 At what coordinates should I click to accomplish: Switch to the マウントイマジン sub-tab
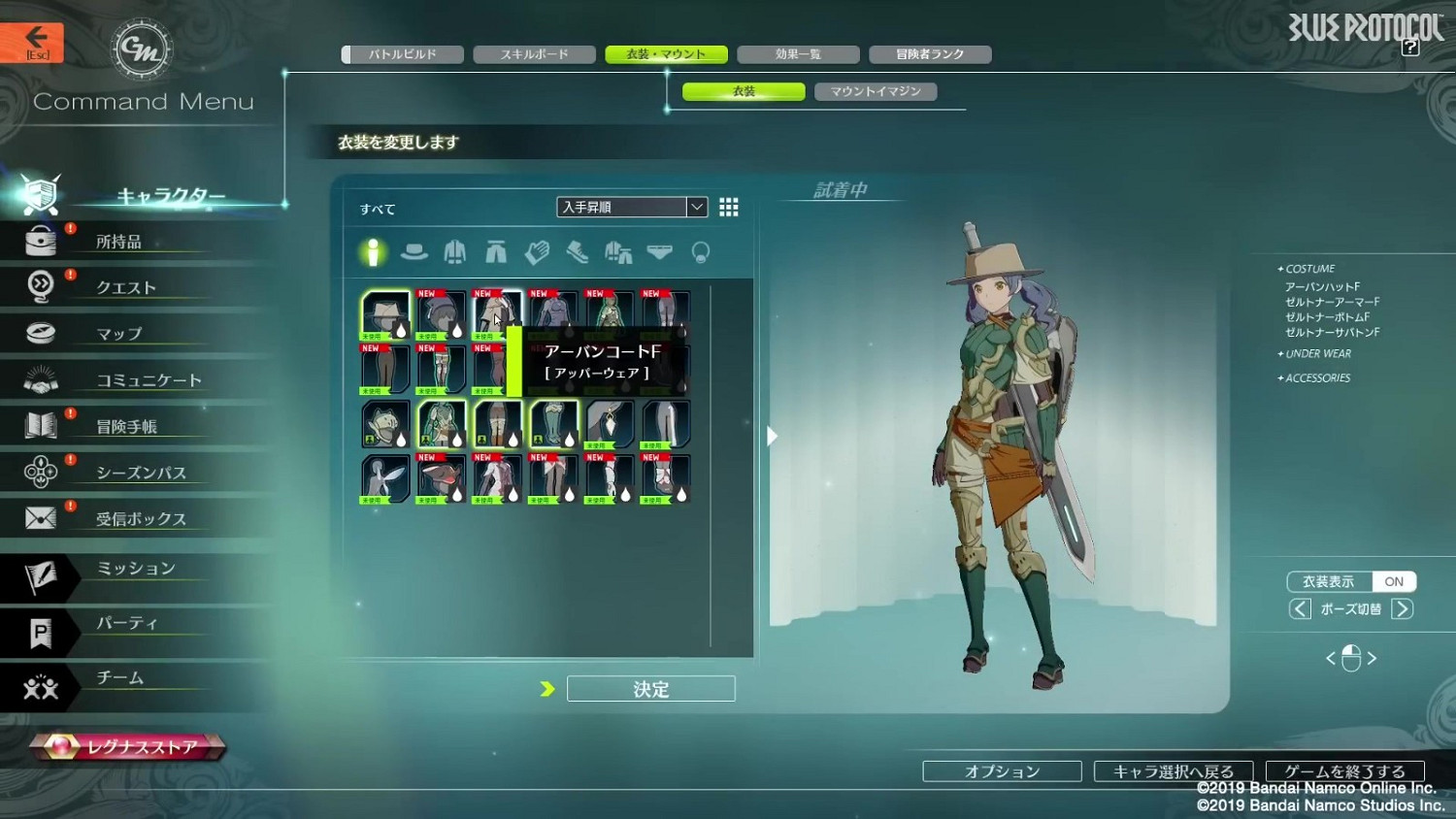coord(876,90)
